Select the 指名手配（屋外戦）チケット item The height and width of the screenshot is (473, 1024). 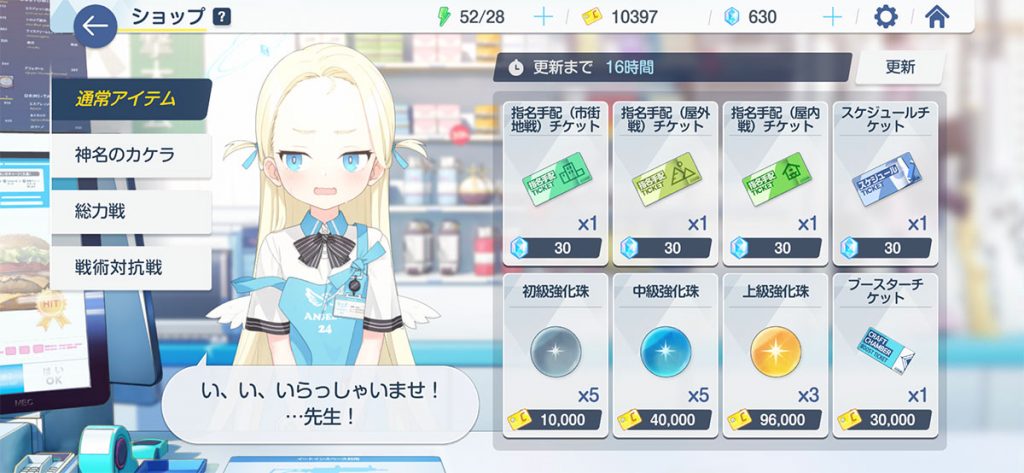(665, 181)
